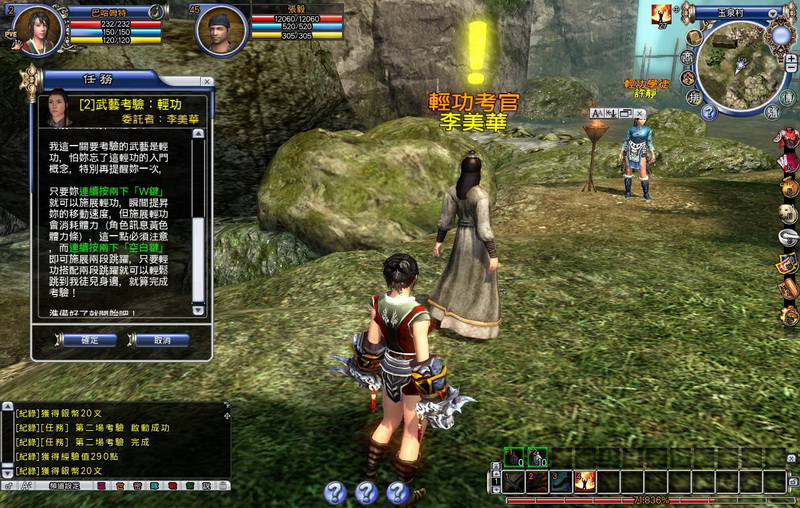The height and width of the screenshot is (508, 800).
Task: Use the F1 quick item slot
Action: click(x=513, y=457)
